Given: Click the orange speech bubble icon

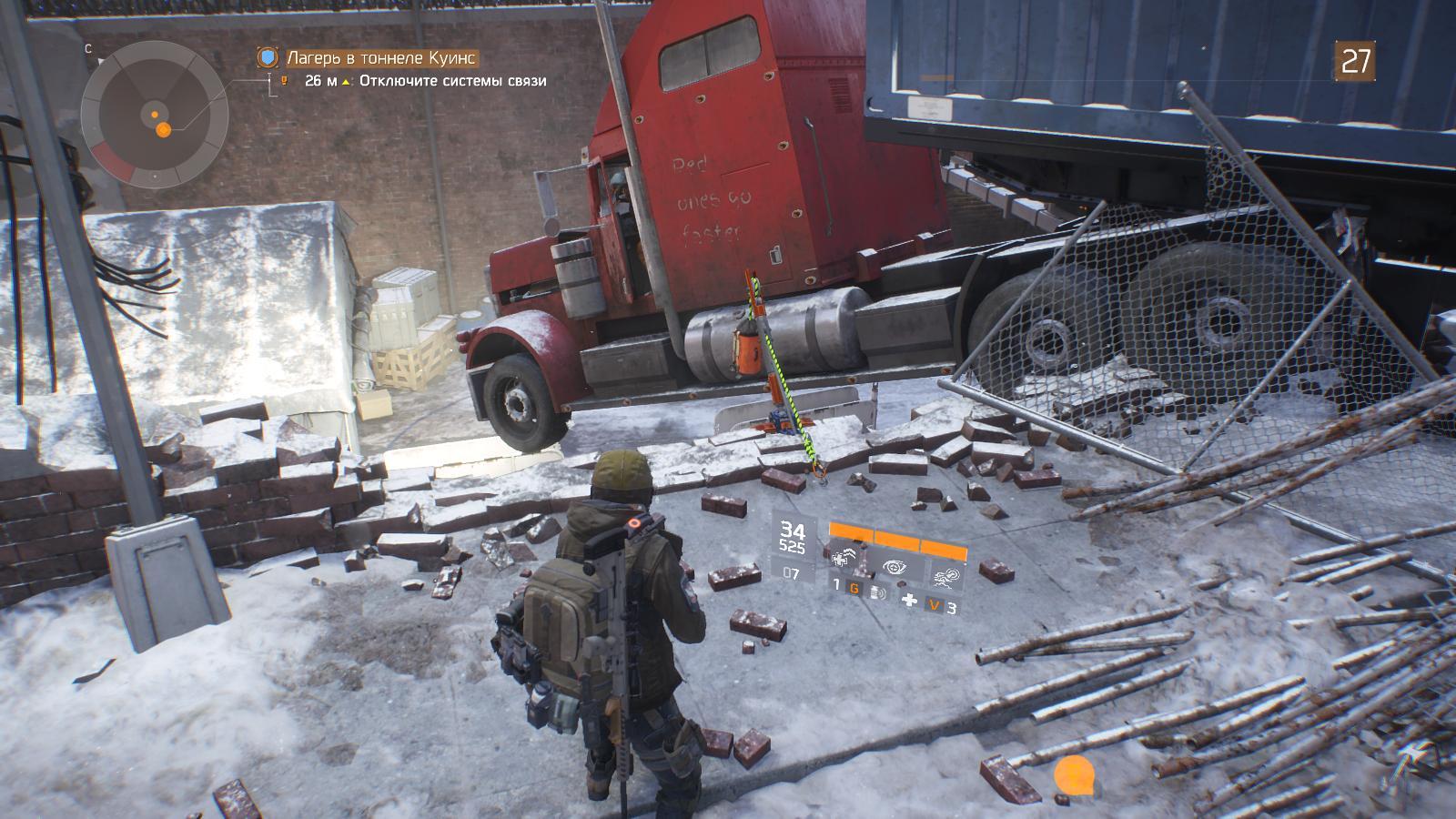Looking at the screenshot, I should coord(1074,777).
